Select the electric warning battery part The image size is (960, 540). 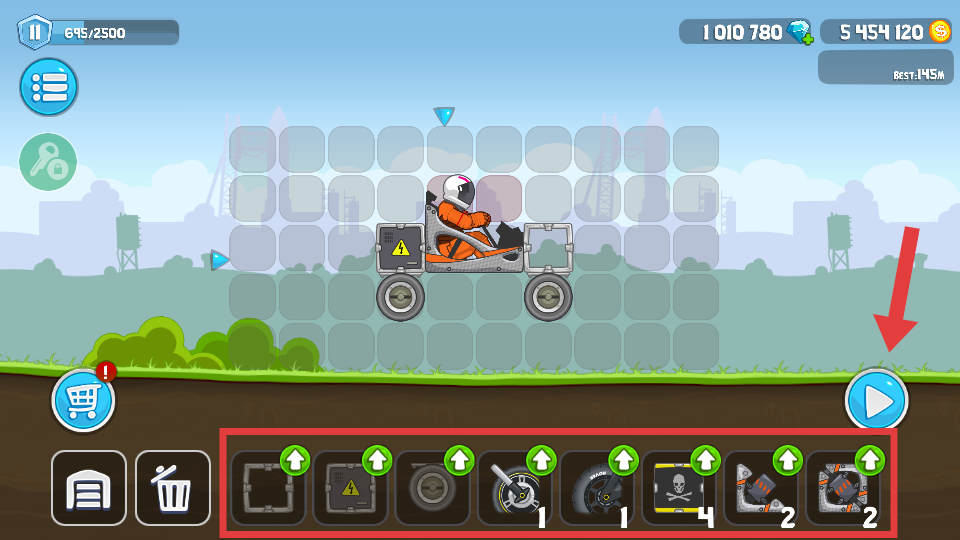tap(349, 490)
